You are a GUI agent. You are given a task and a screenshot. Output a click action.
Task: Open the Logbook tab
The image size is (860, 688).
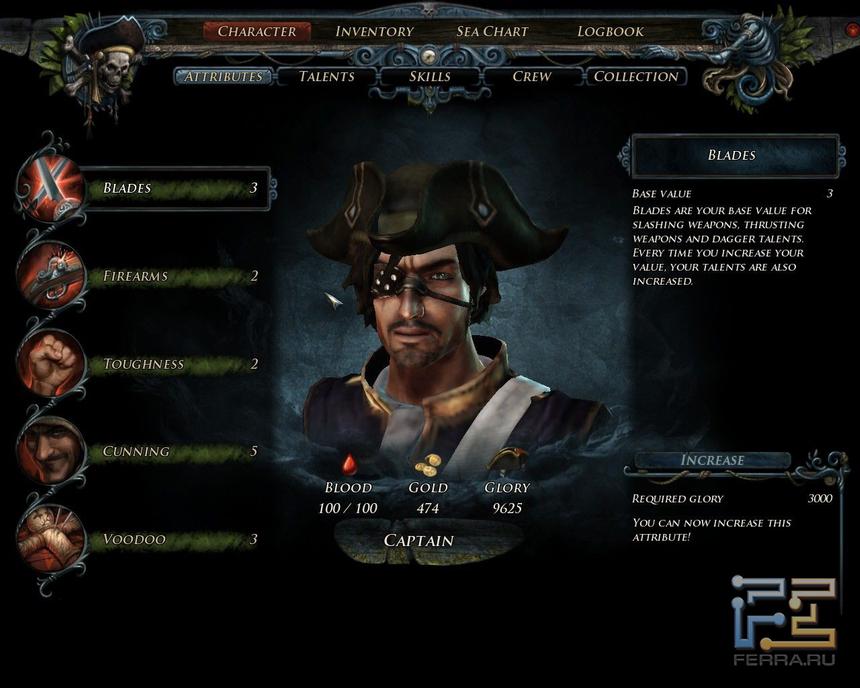[610, 31]
